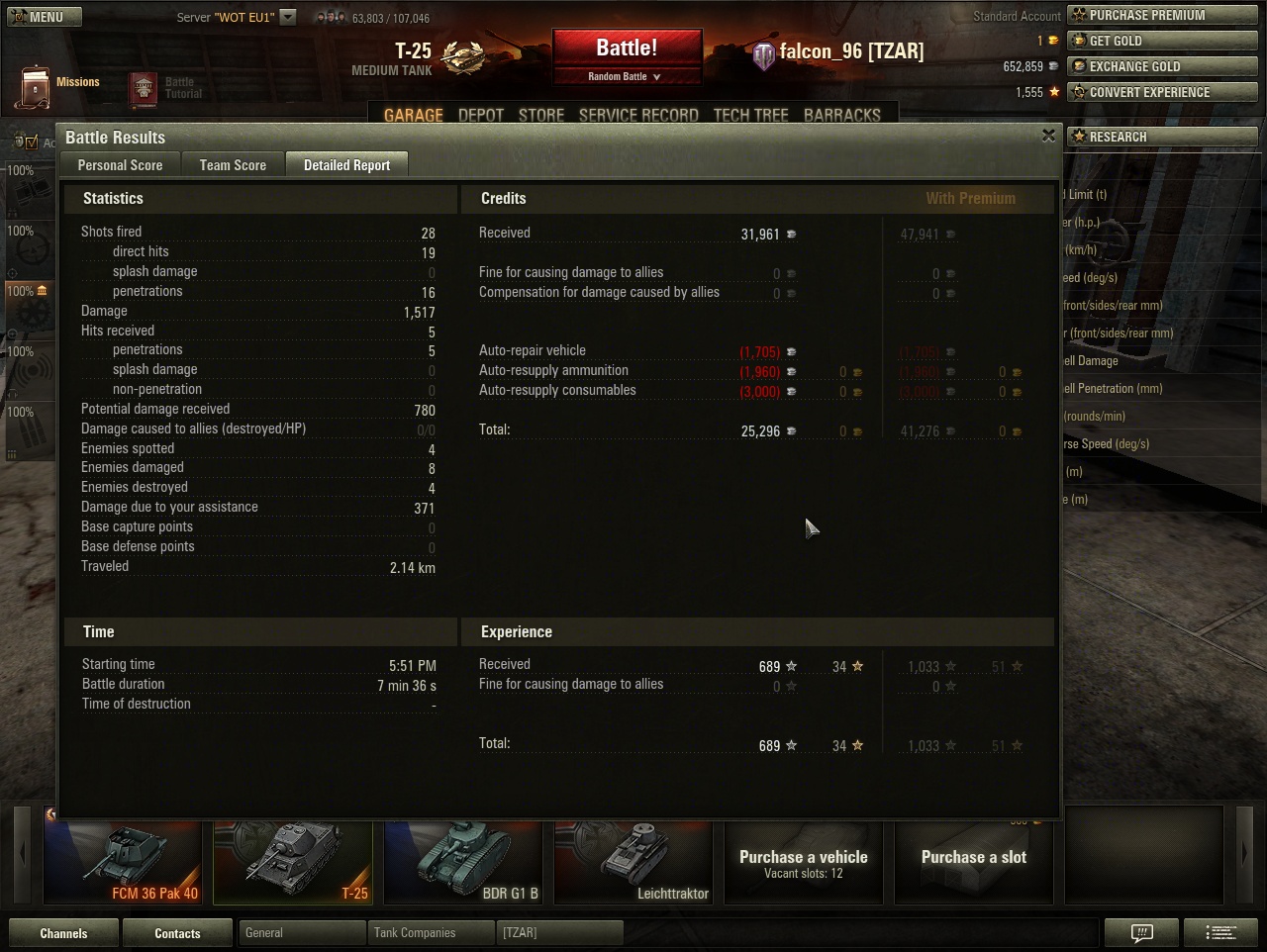
Task: Open the Contacts list
Action: click(177, 933)
